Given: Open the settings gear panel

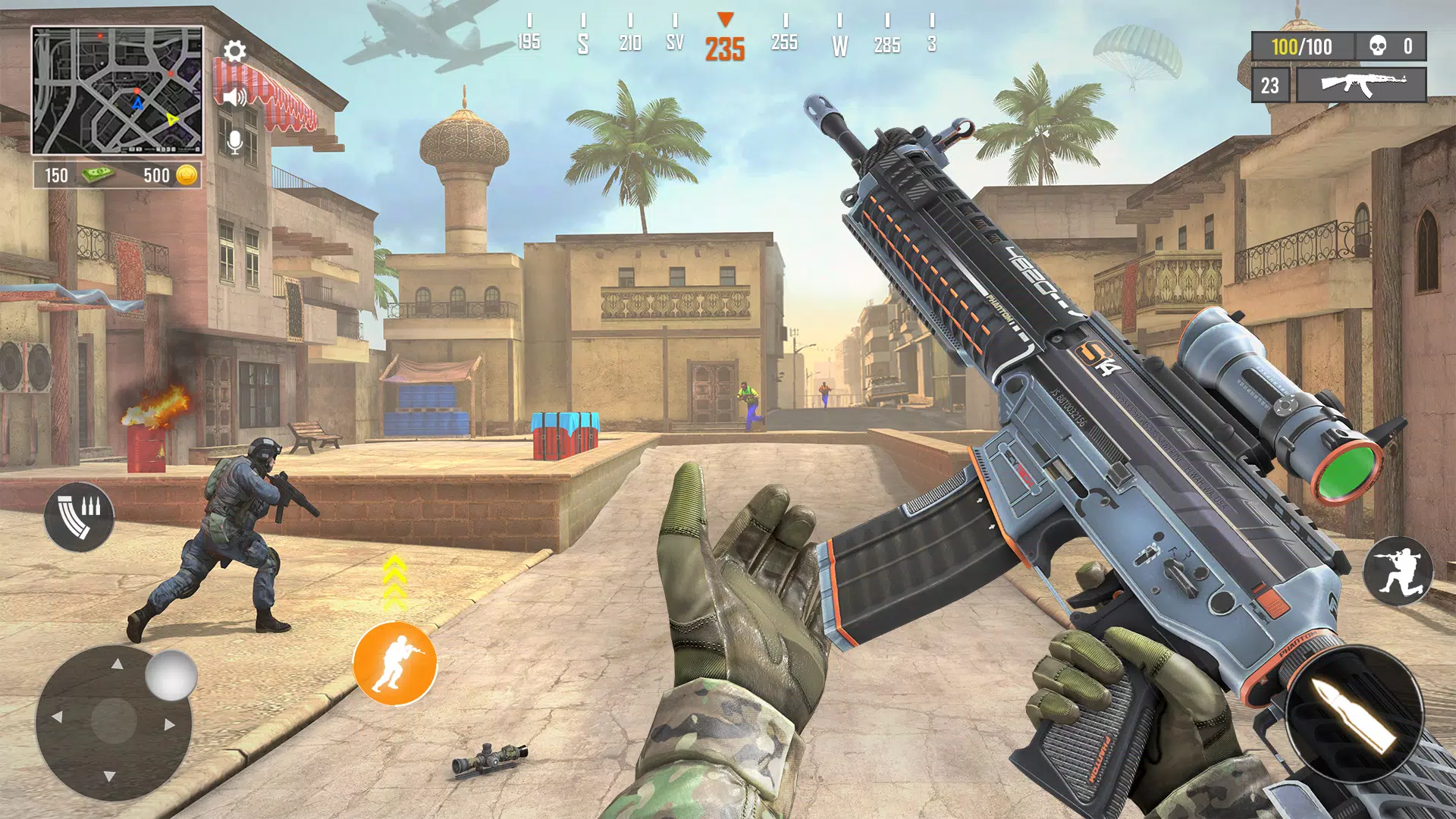Looking at the screenshot, I should coord(234,52).
